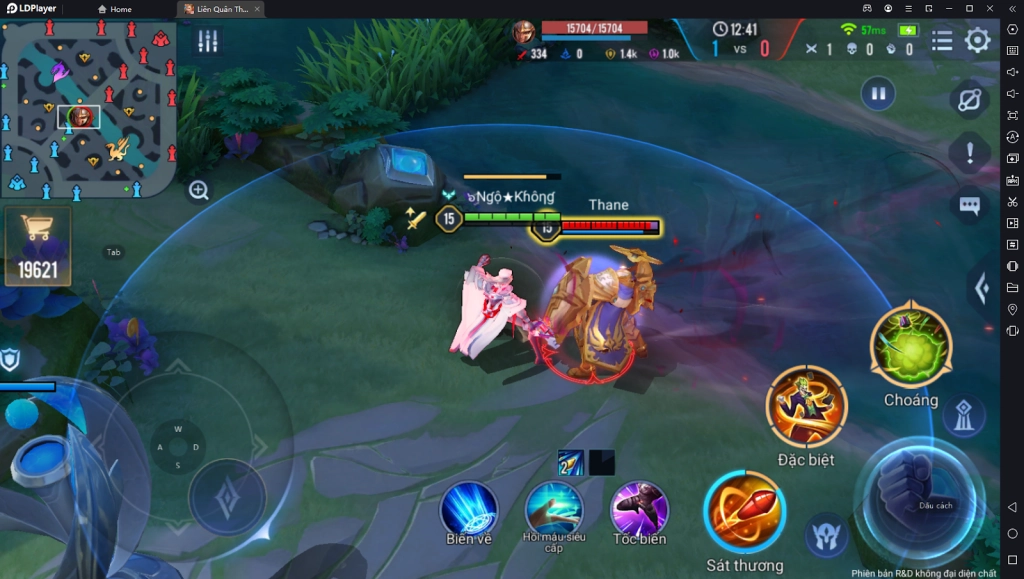Viewport: 1024px width, 579px height.
Task: Hit the basic attack fist button
Action: [x=918, y=494]
